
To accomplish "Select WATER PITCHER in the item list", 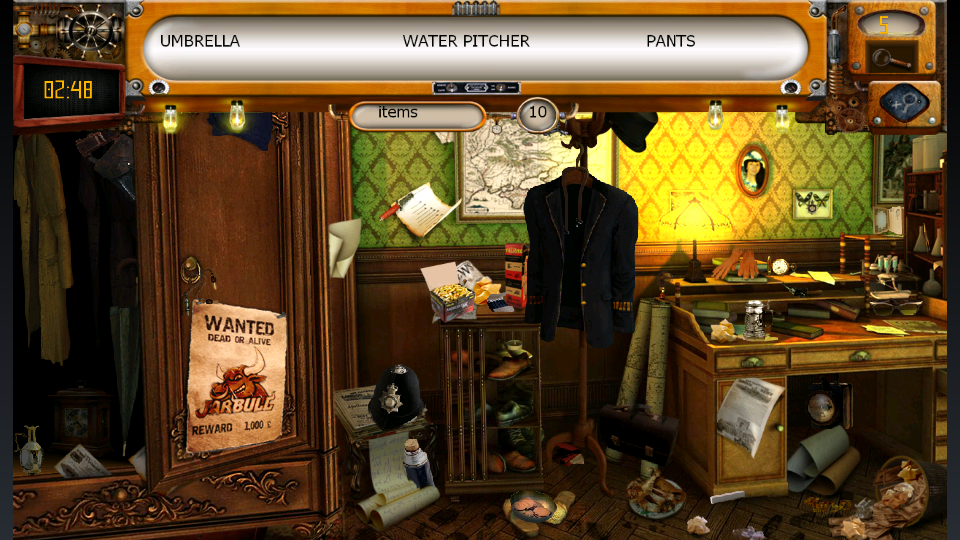I will tap(466, 41).
